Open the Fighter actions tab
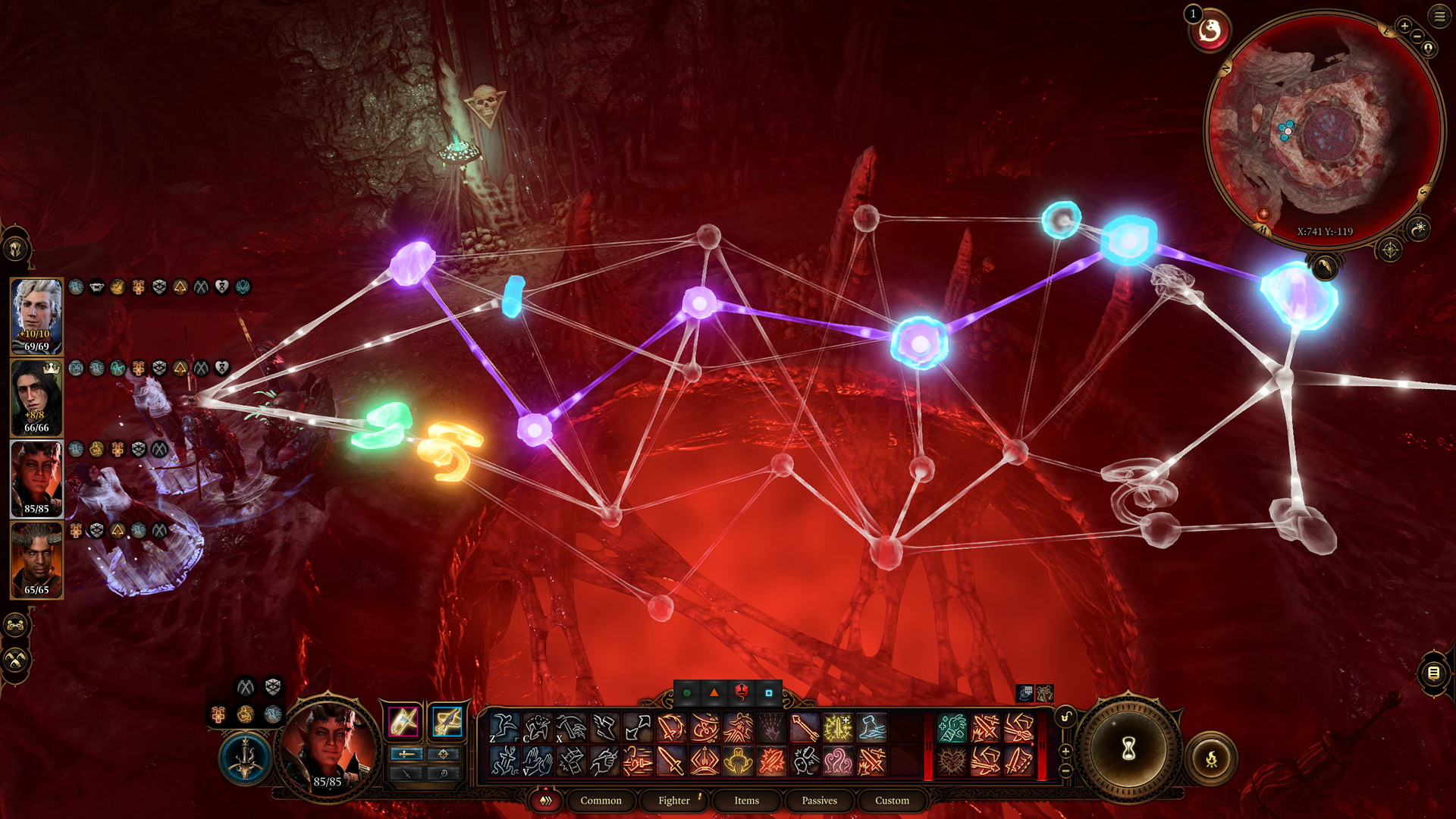Viewport: 1456px width, 819px height. [673, 800]
